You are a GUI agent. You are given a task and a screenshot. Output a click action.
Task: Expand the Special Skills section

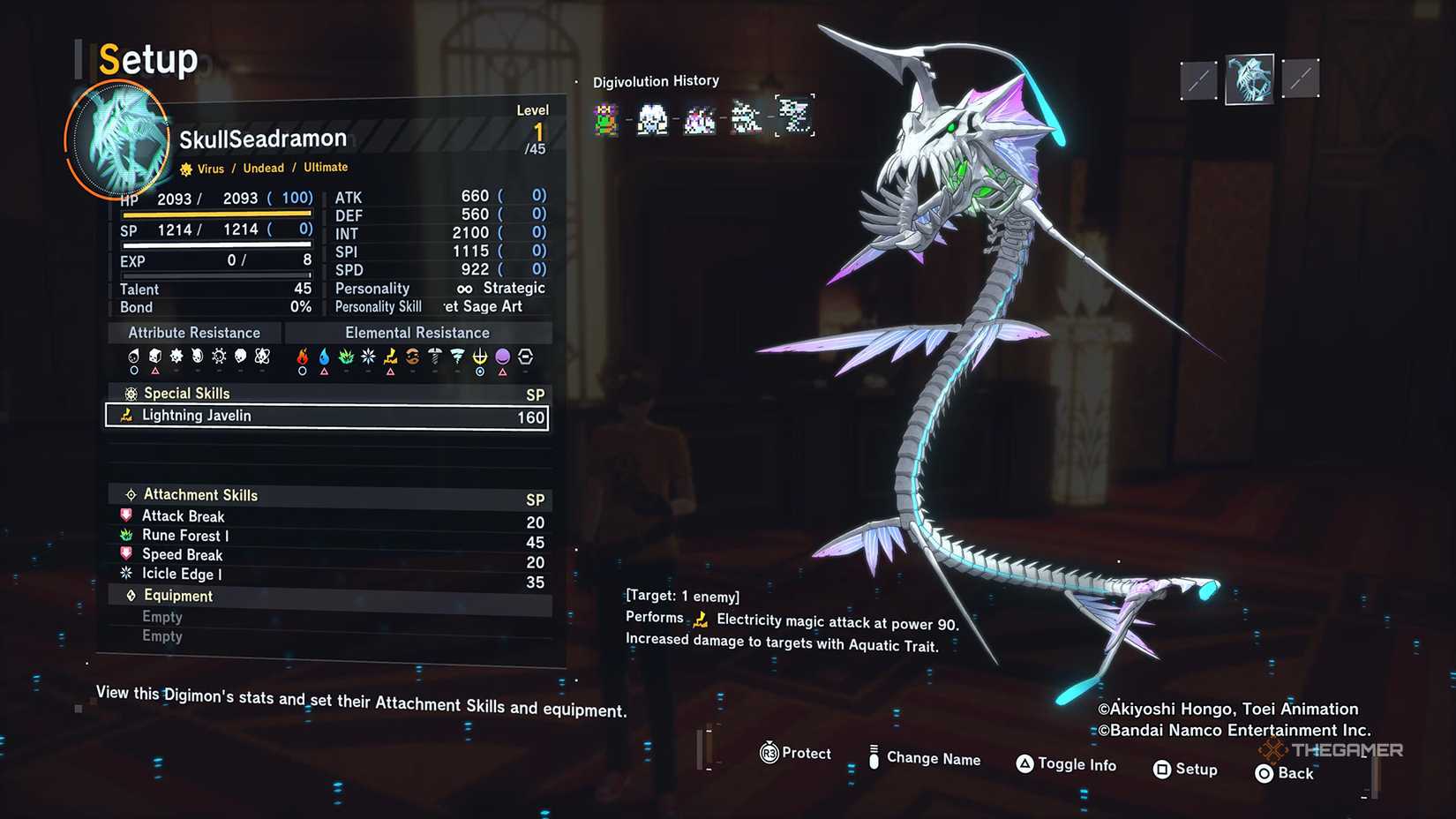(187, 393)
